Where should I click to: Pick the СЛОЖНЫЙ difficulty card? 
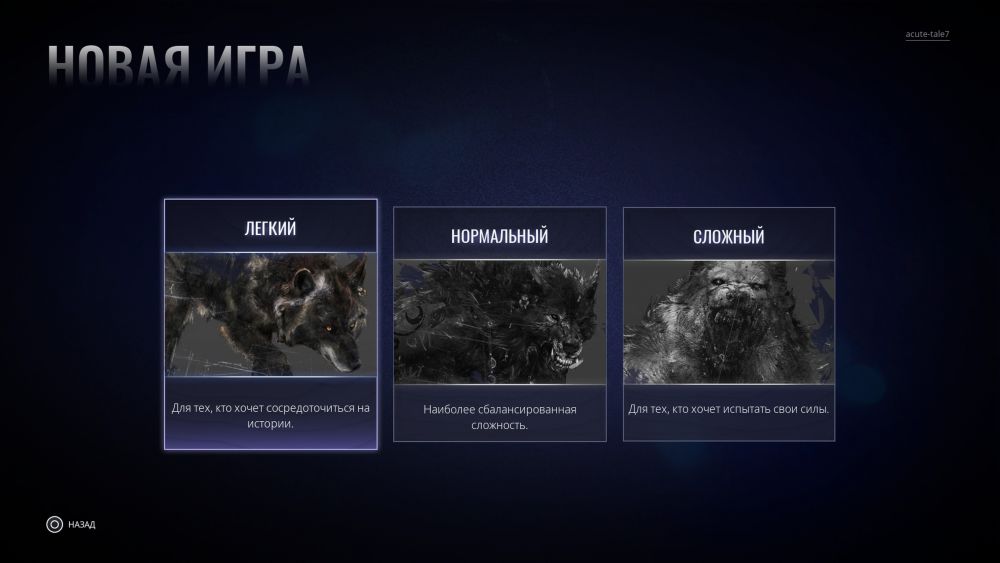[x=729, y=324]
